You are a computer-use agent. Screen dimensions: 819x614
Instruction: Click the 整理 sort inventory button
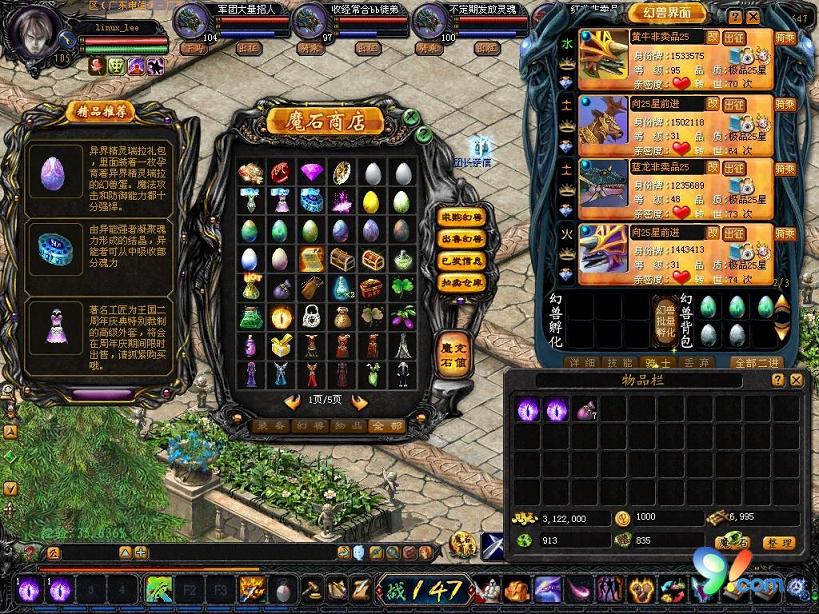(x=778, y=543)
